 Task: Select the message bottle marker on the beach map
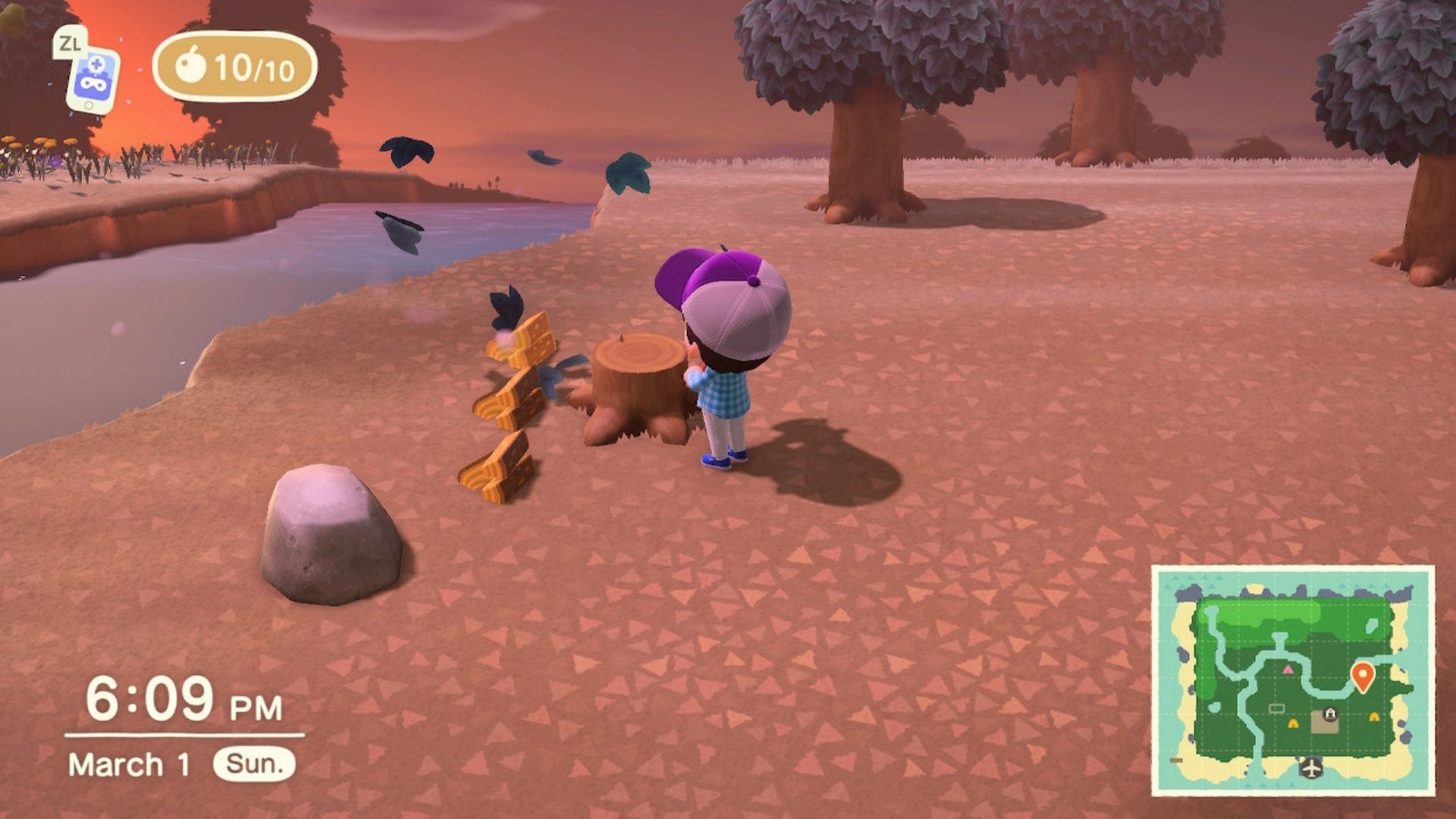pos(1175,761)
